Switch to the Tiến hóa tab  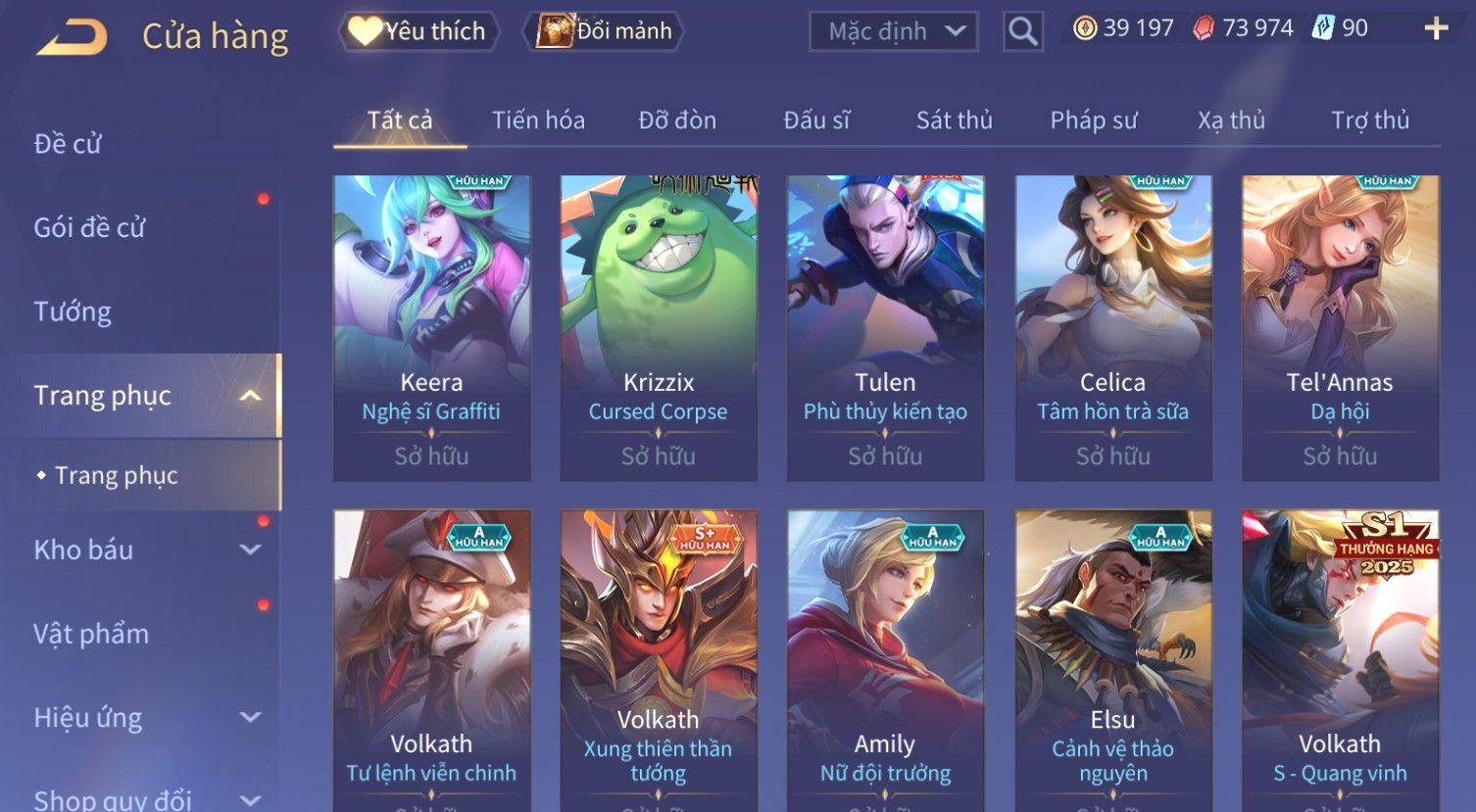538,120
